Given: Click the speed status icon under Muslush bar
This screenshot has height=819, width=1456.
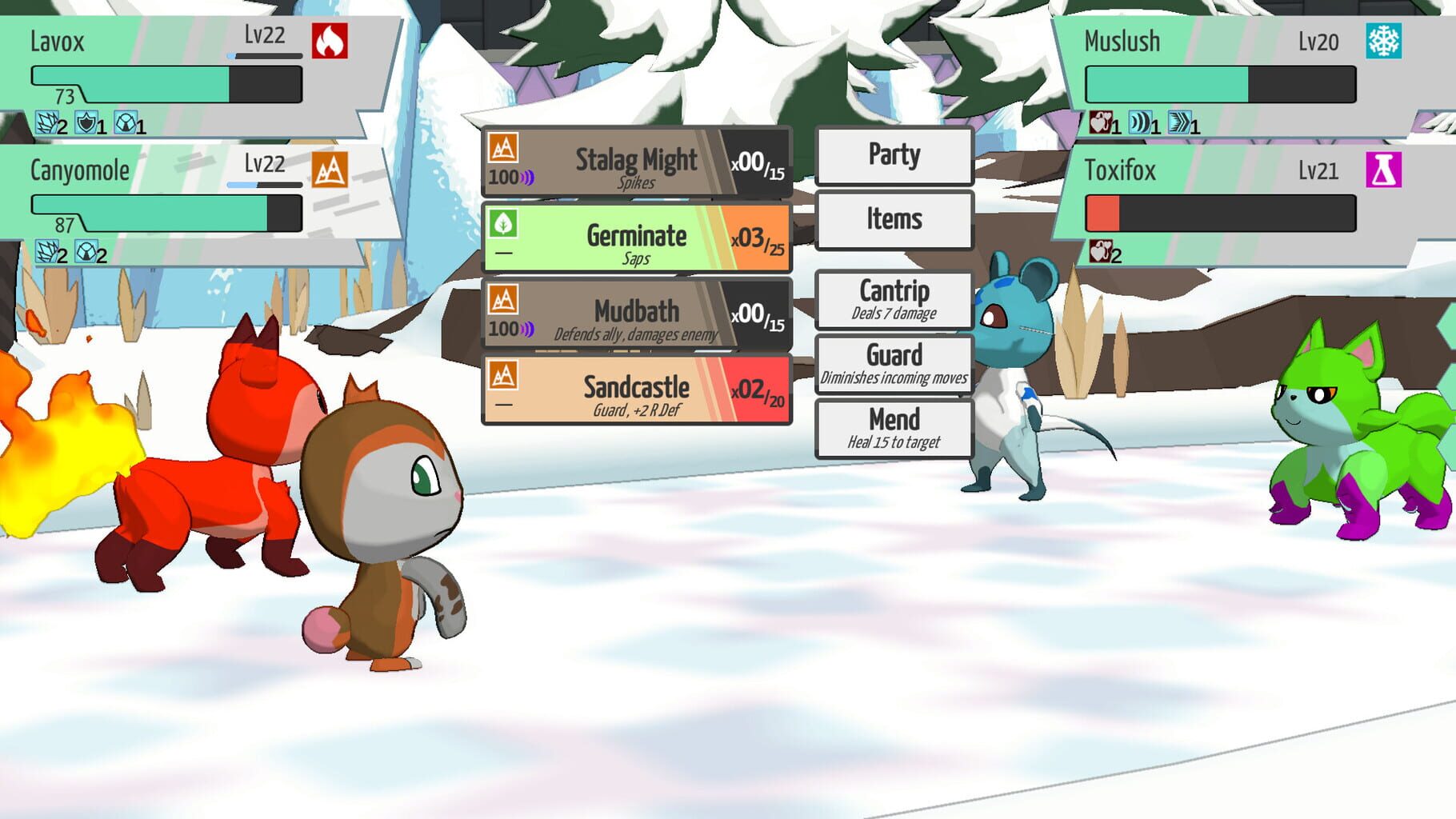Looking at the screenshot, I should (1180, 122).
